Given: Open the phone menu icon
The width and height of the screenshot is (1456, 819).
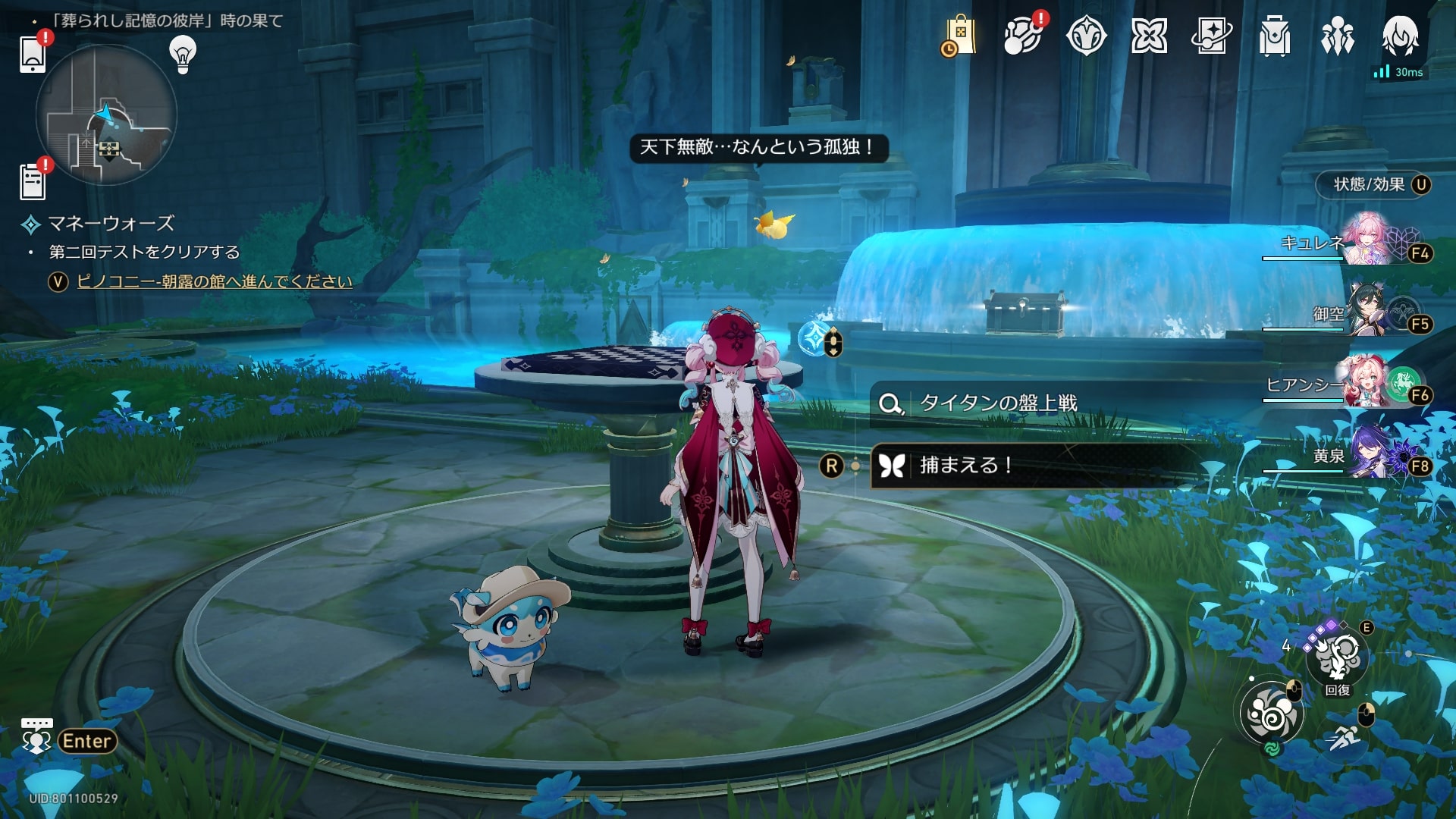Looking at the screenshot, I should 33,53.
